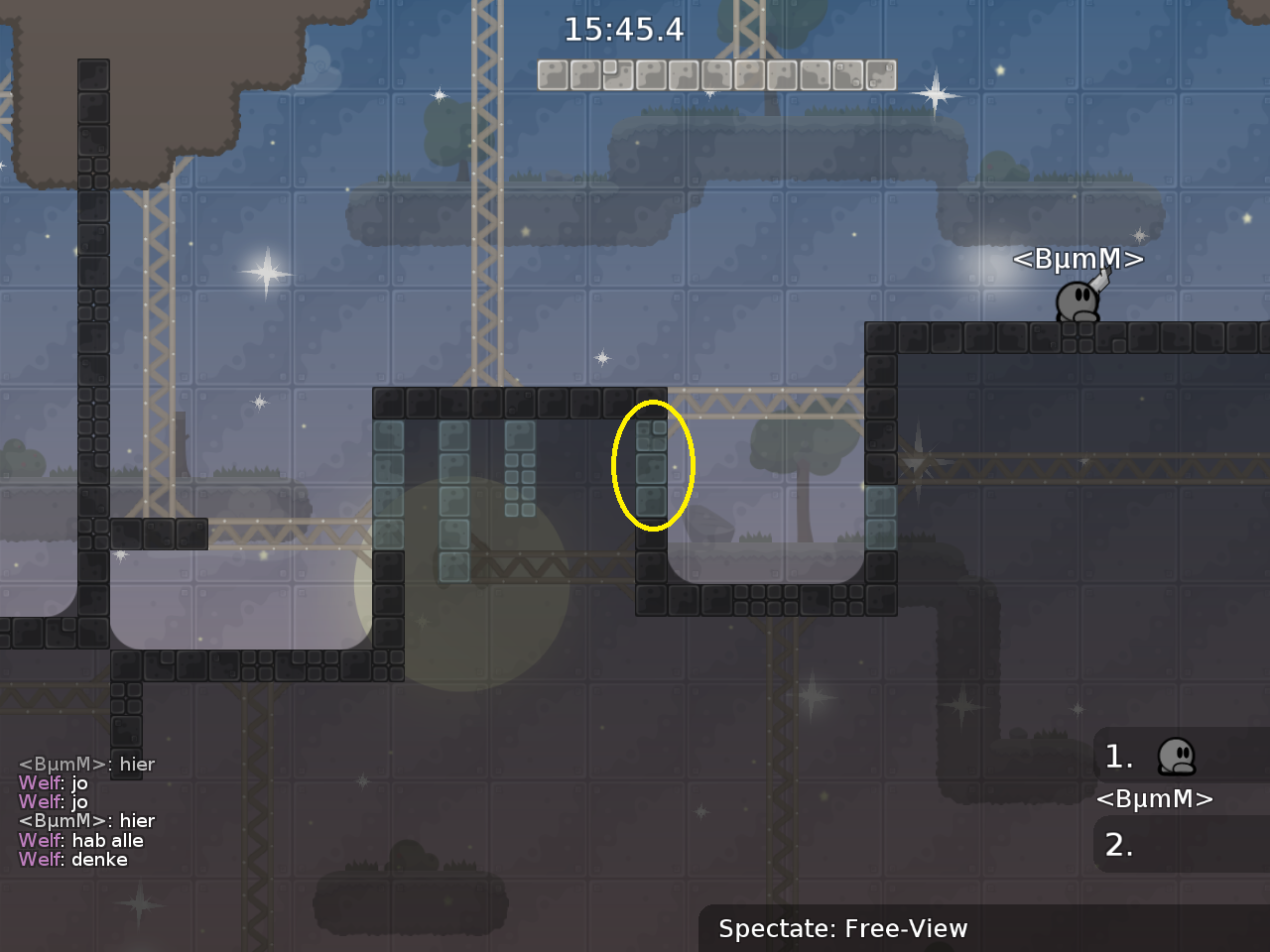Toggle the second-to-last checkpoint marker
Screen dimensions: 1270x952
(x=846, y=74)
